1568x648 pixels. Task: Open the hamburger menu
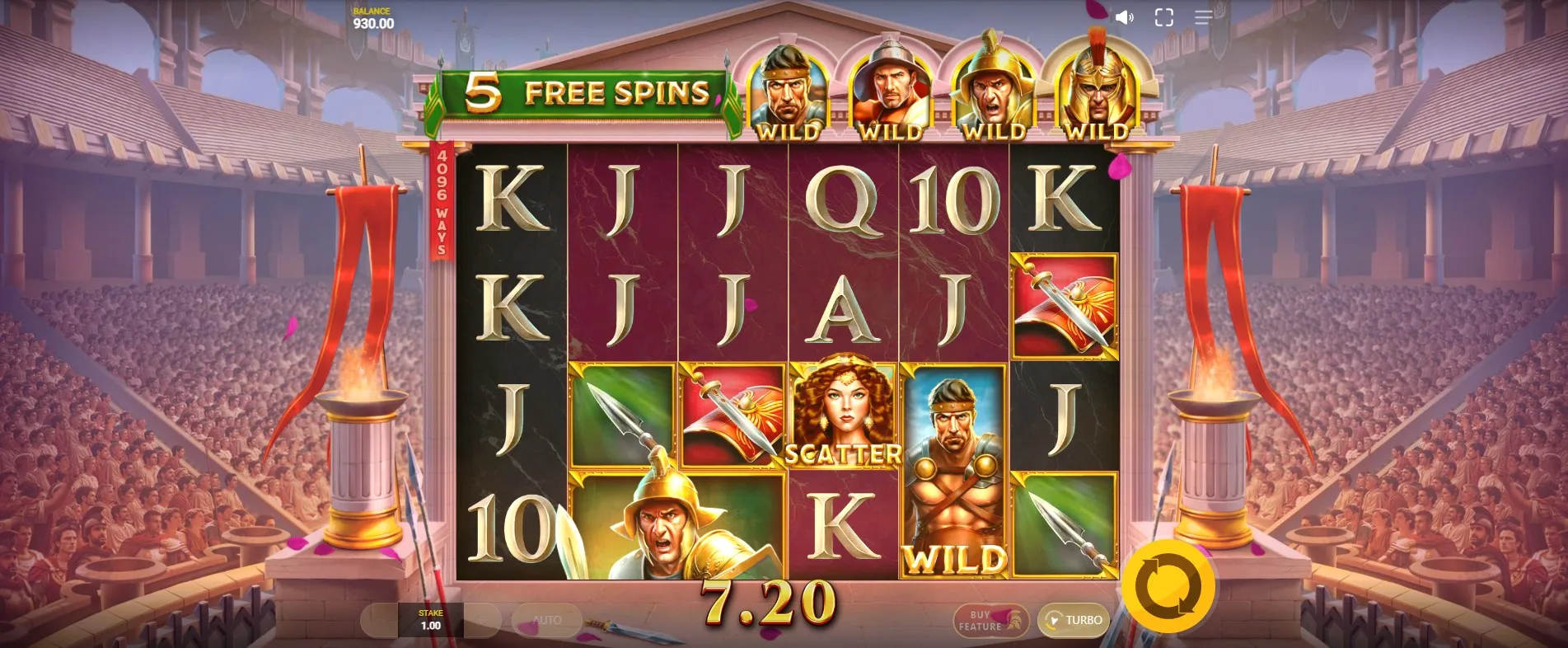1203,17
